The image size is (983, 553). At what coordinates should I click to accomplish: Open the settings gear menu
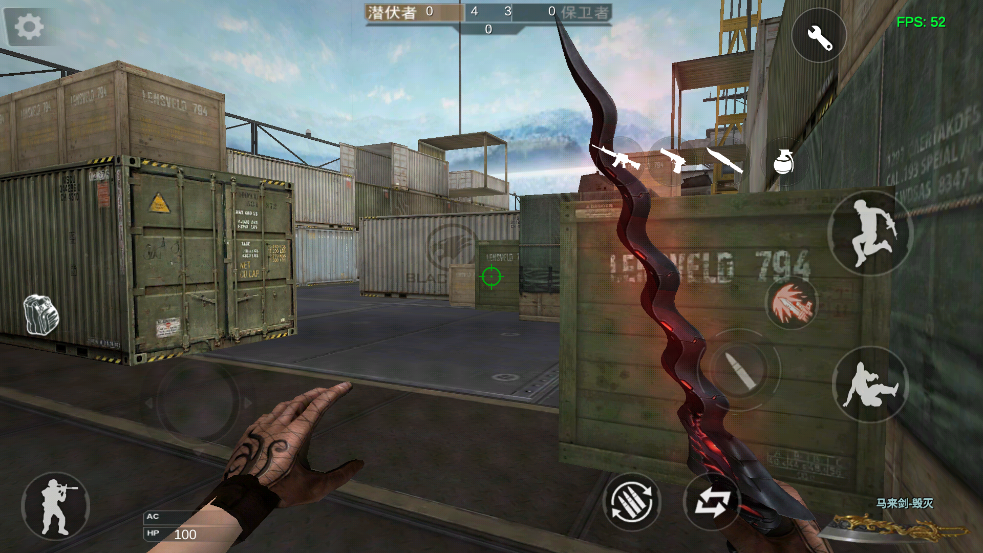click(29, 26)
